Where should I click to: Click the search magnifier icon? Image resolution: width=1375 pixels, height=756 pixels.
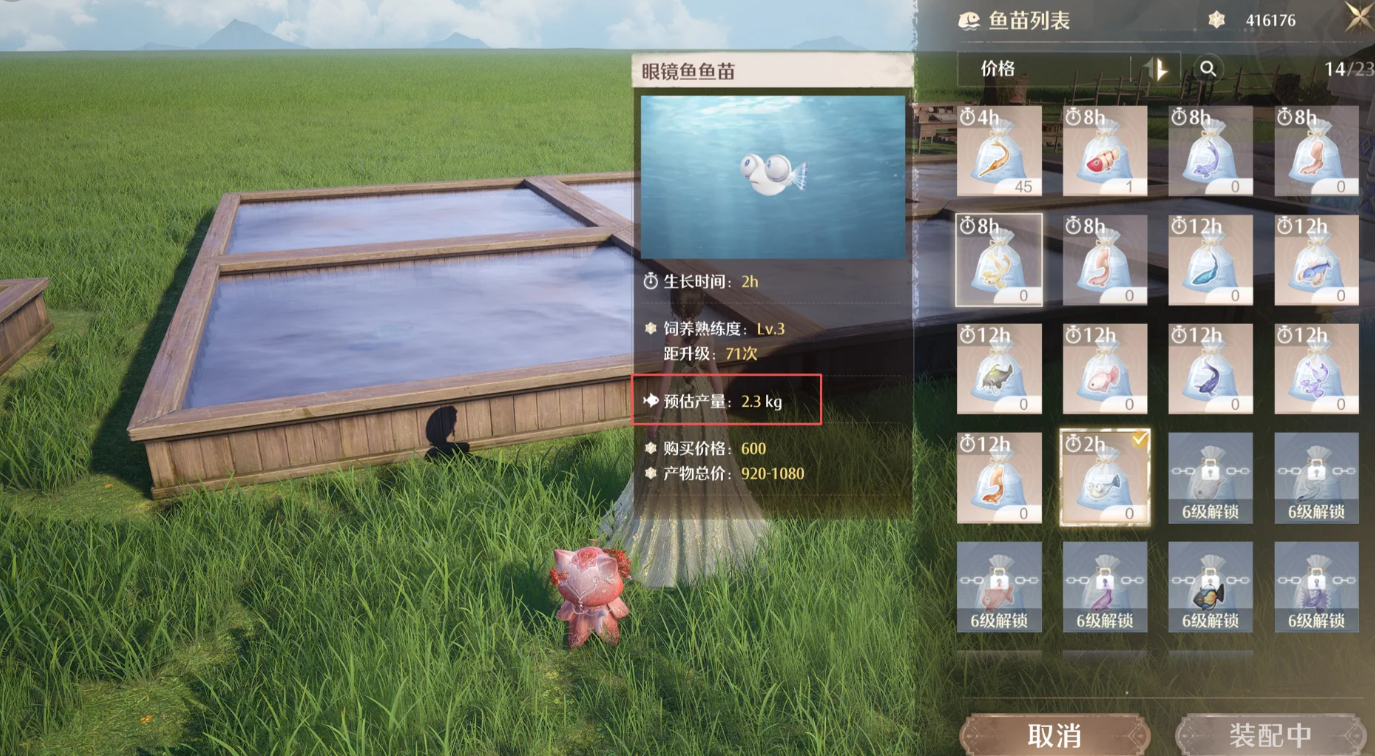[x=1209, y=69]
